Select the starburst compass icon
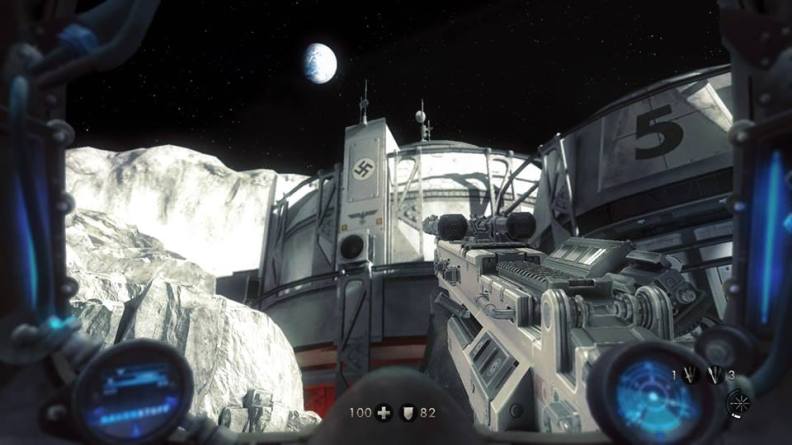The width and height of the screenshot is (792, 445). [x=741, y=401]
